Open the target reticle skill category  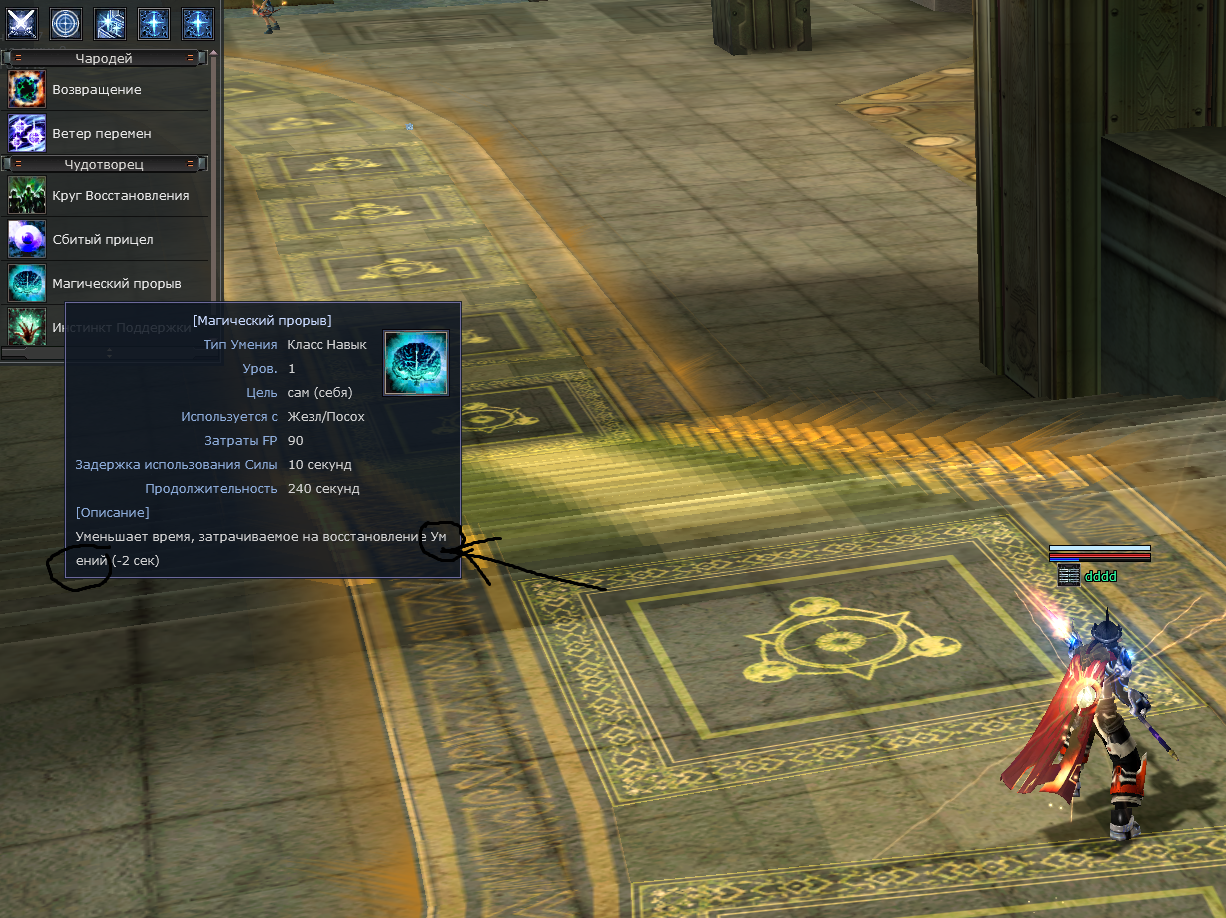click(x=66, y=22)
